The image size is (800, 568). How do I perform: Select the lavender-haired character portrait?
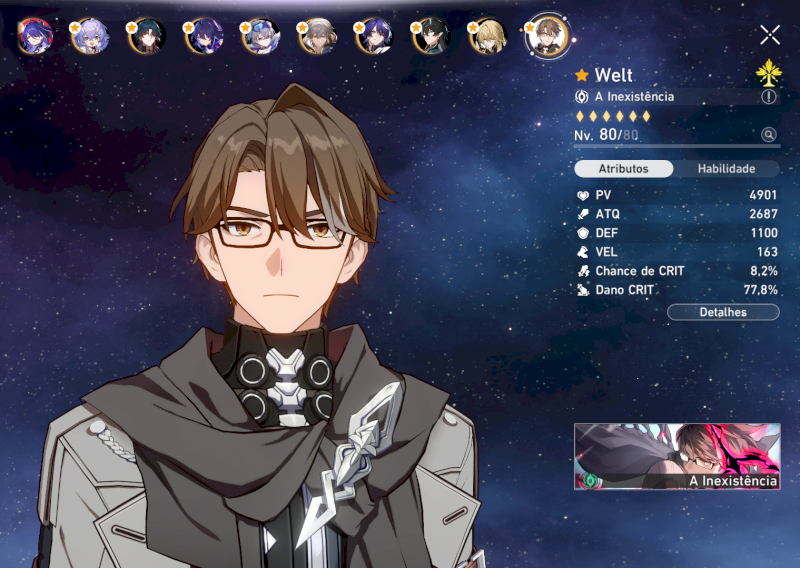click(89, 36)
